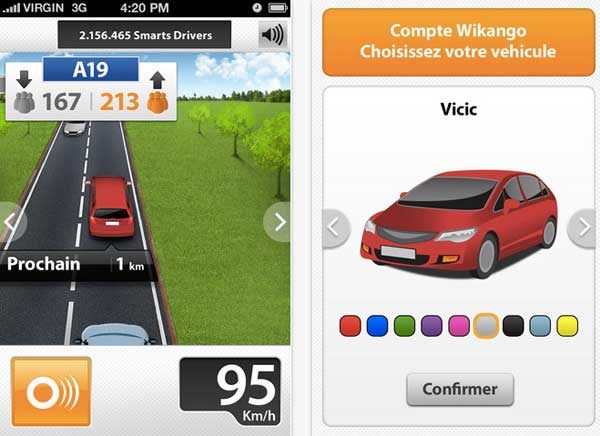Viewport: 600px width, 436px height.
Task: Pick the green color swatch
Action: pyautogui.click(x=404, y=325)
